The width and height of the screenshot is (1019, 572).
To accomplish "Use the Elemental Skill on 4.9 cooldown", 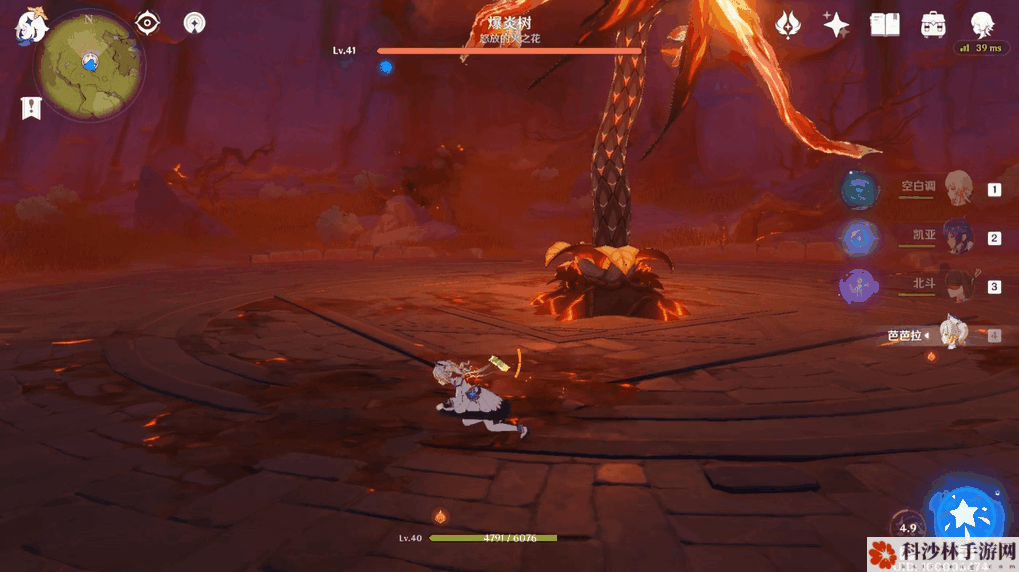I will (907, 527).
